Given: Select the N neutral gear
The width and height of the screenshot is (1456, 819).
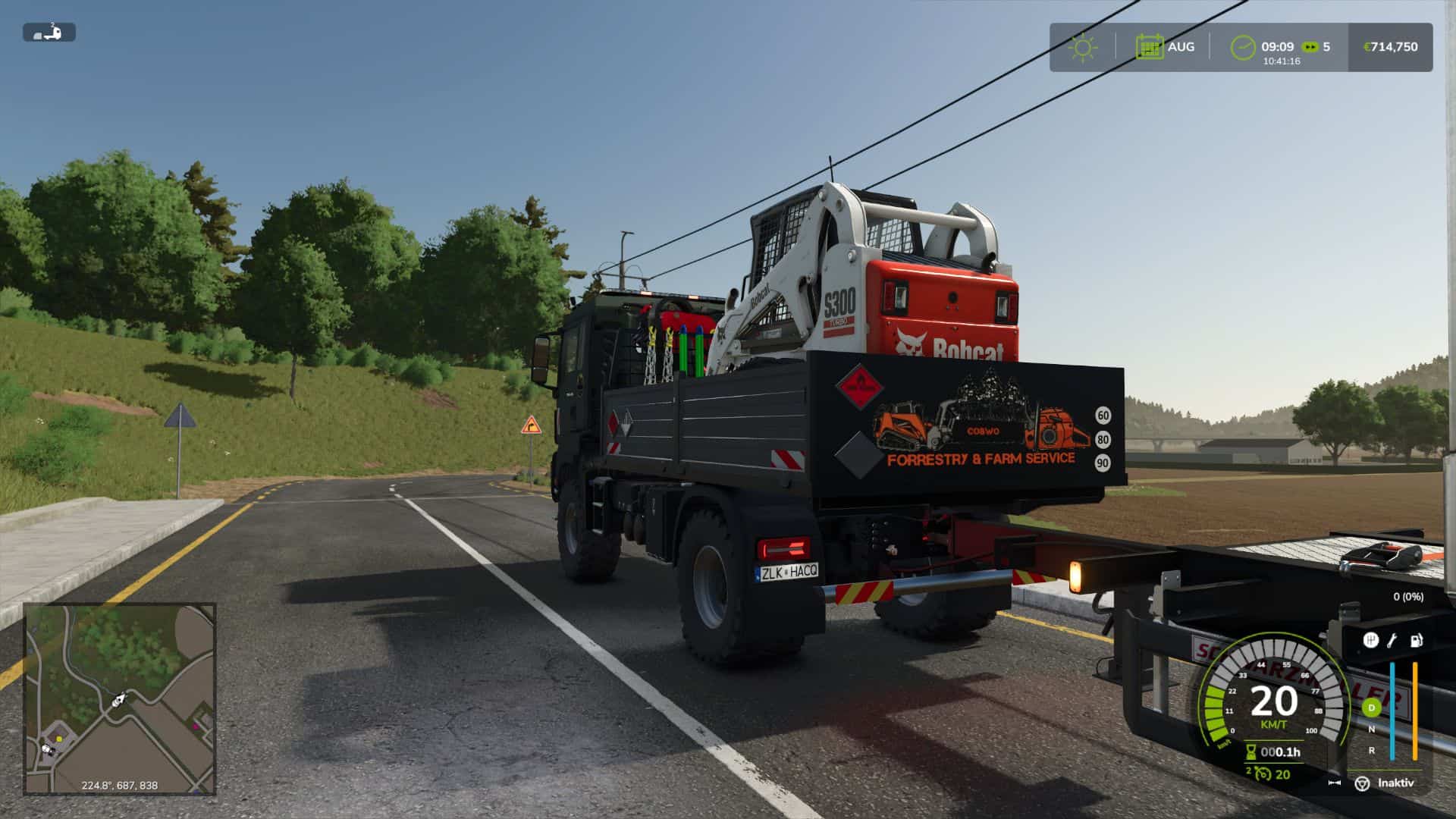Looking at the screenshot, I should 1371,730.
